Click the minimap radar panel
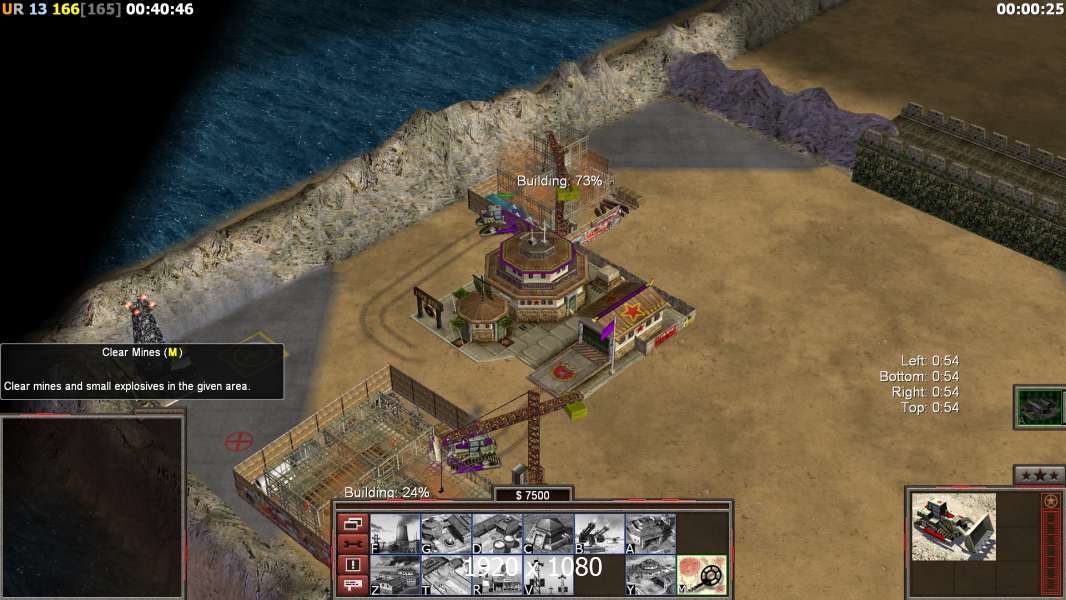The height and width of the screenshot is (600, 1066). 92,507
